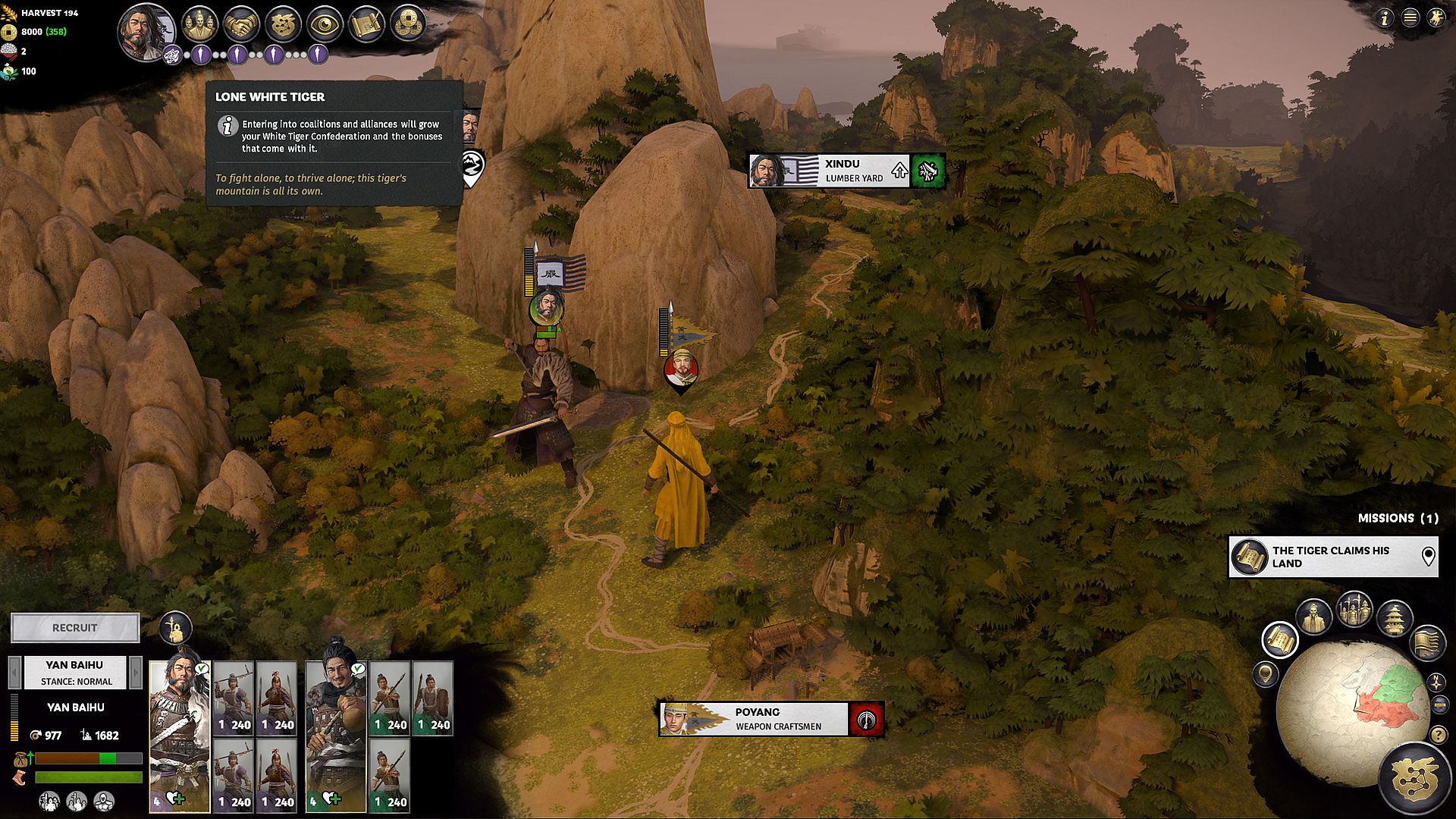Show the armies list
Image resolution: width=1456 pixels, height=819 pixels.
(x=1354, y=609)
